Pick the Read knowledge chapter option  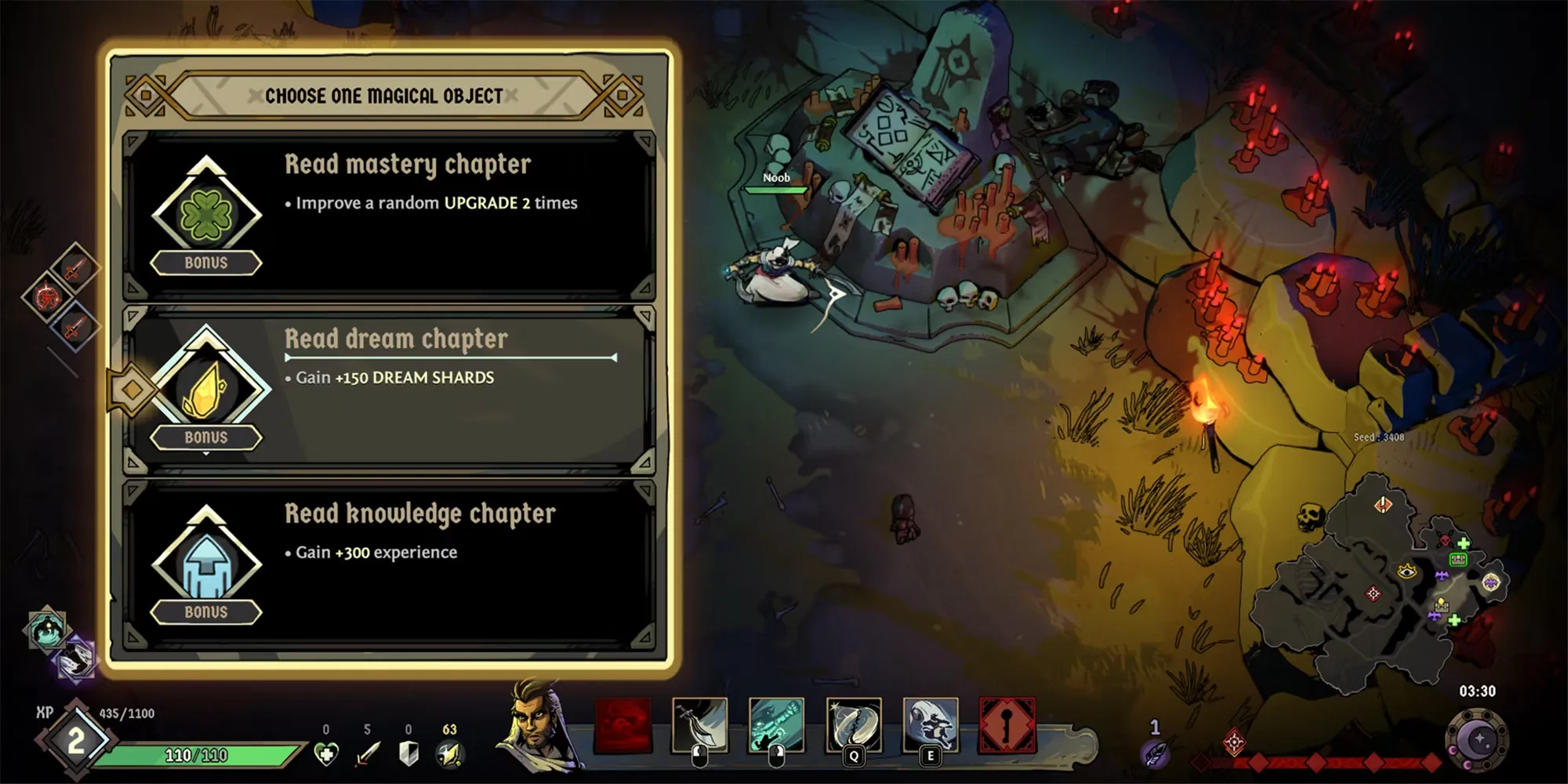coord(388,564)
